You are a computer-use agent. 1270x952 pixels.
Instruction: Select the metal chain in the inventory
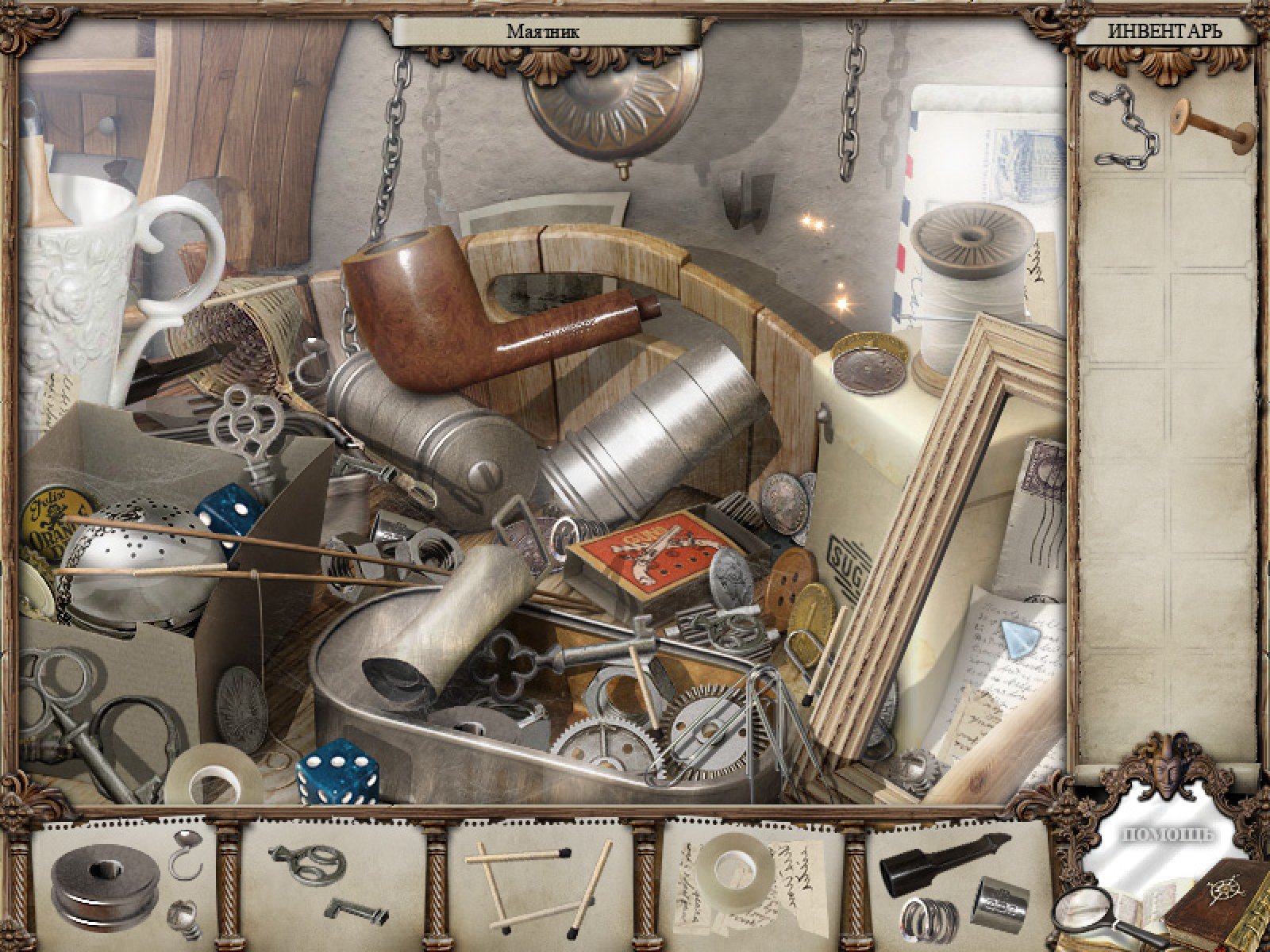pyautogui.click(x=1121, y=127)
